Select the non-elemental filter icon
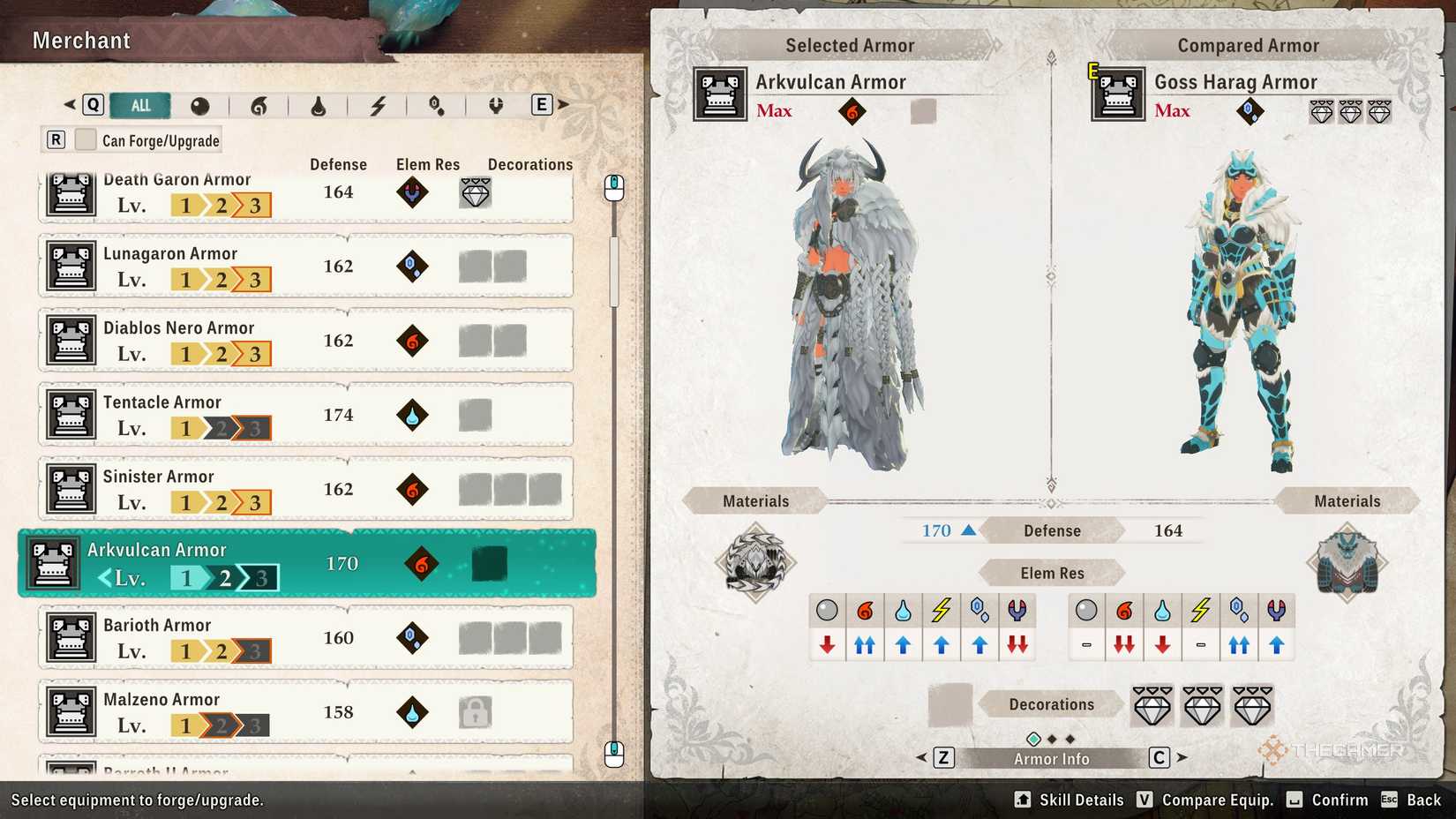 click(201, 105)
